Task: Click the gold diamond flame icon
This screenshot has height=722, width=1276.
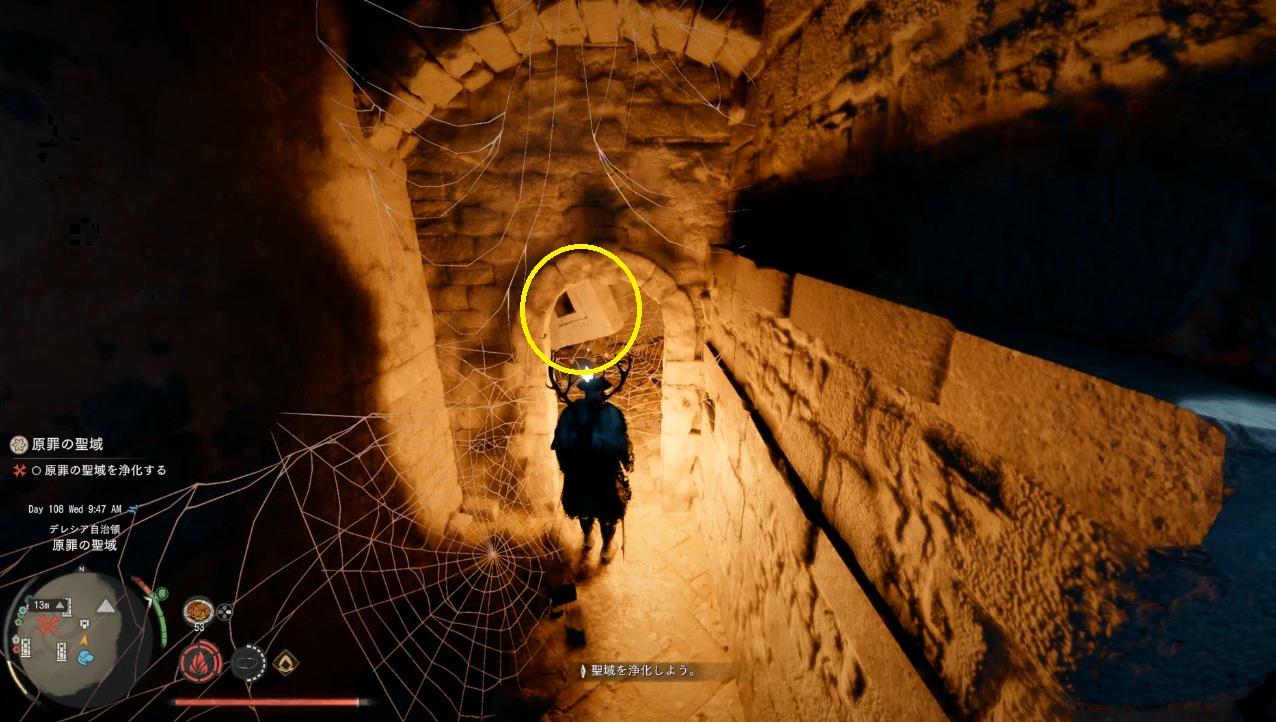Action: (288, 662)
